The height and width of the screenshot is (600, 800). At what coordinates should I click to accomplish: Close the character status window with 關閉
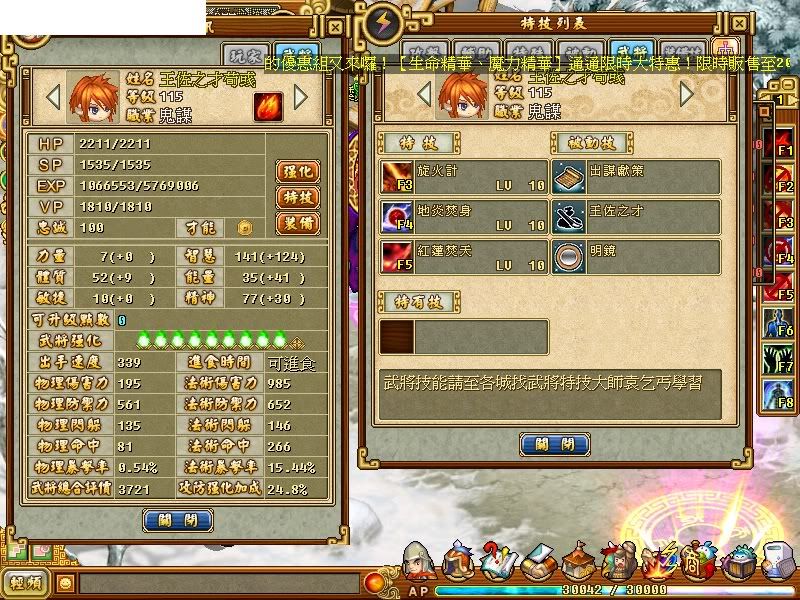click(177, 520)
